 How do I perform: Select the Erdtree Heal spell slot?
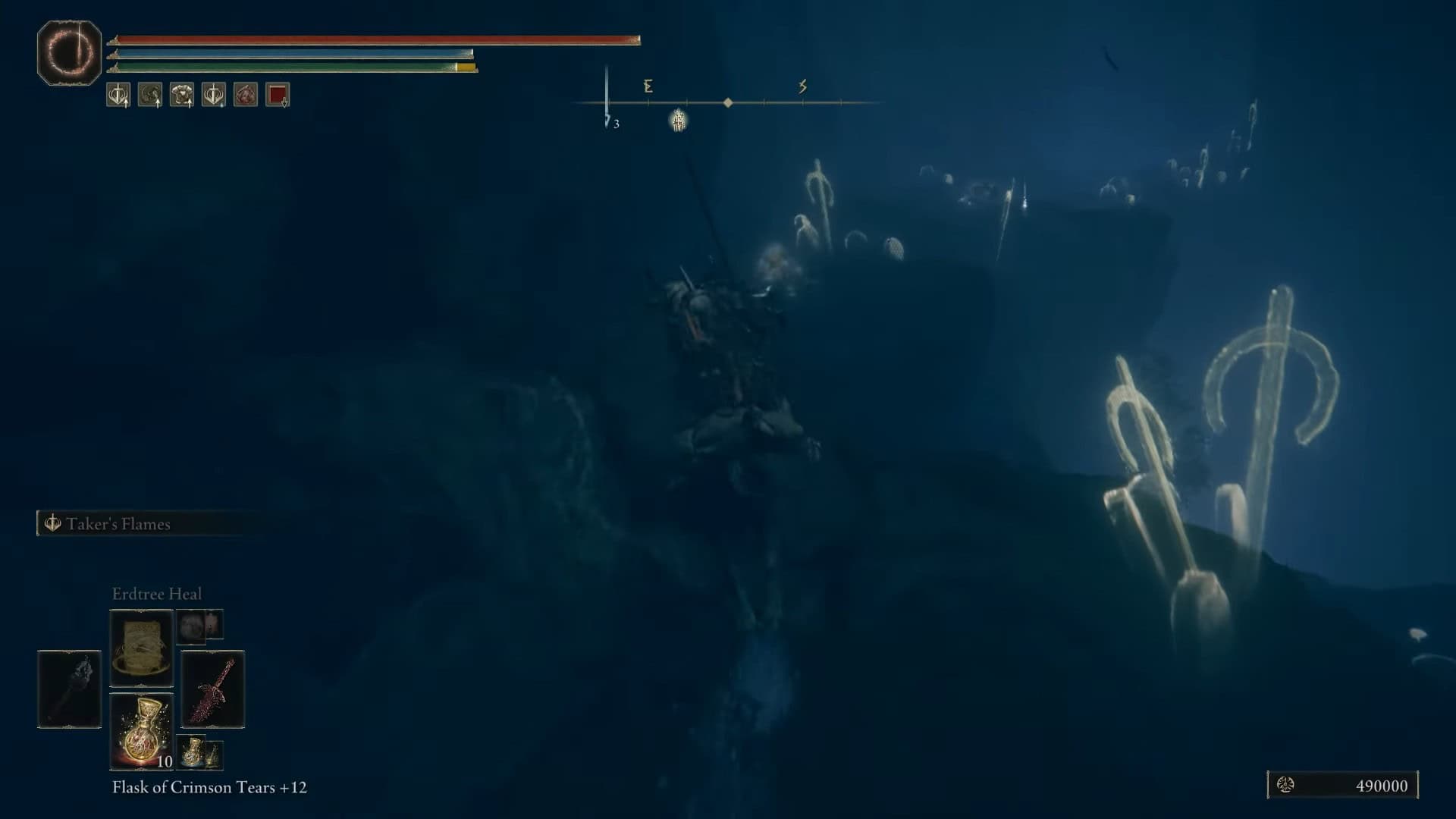pyautogui.click(x=142, y=648)
